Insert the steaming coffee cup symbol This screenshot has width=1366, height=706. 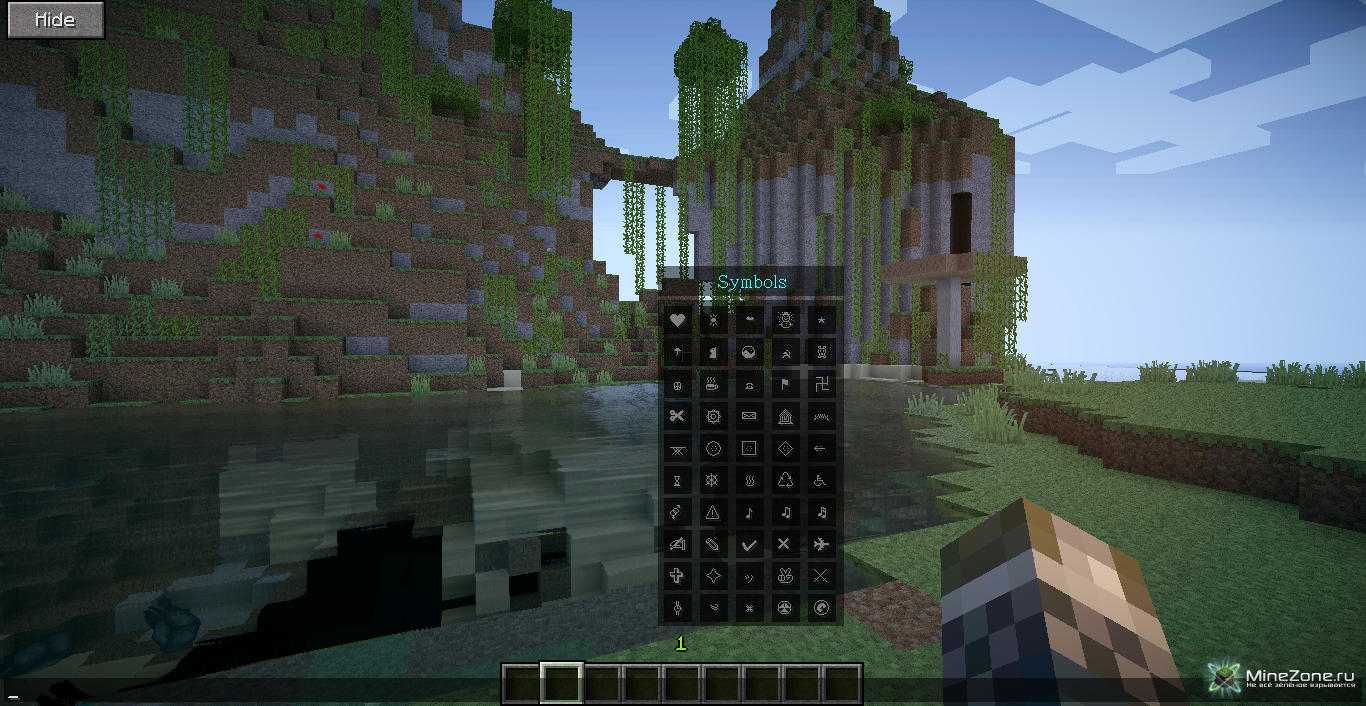(x=713, y=385)
